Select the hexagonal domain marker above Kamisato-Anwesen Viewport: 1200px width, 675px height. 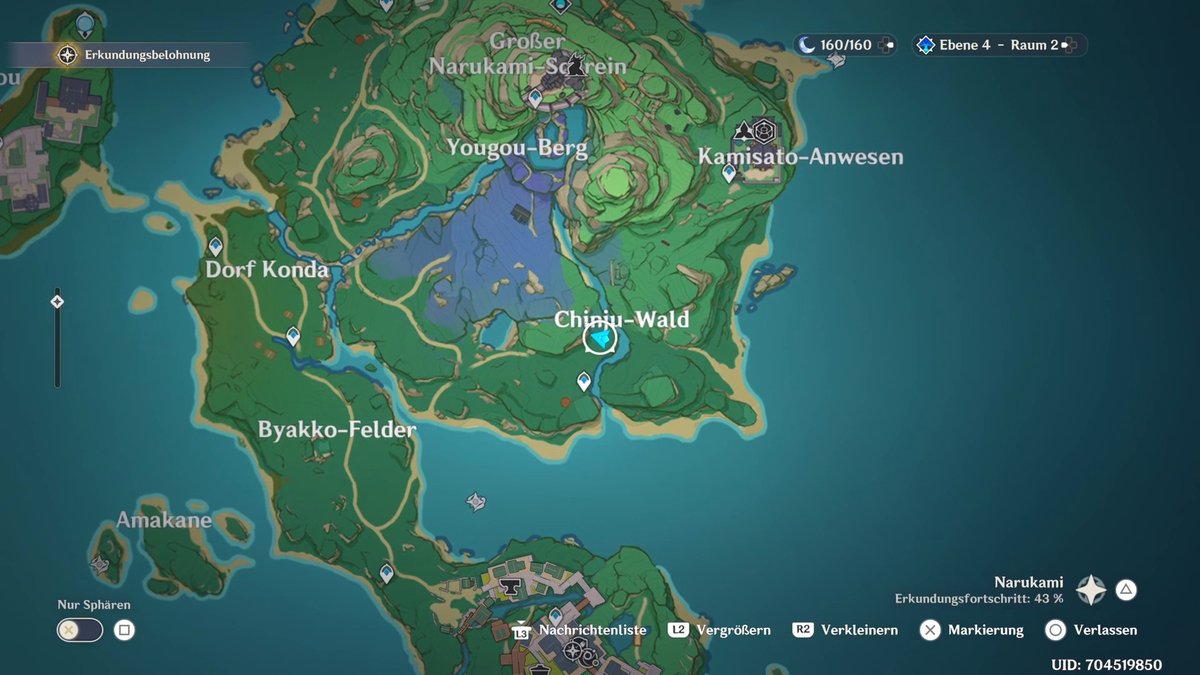765,130
